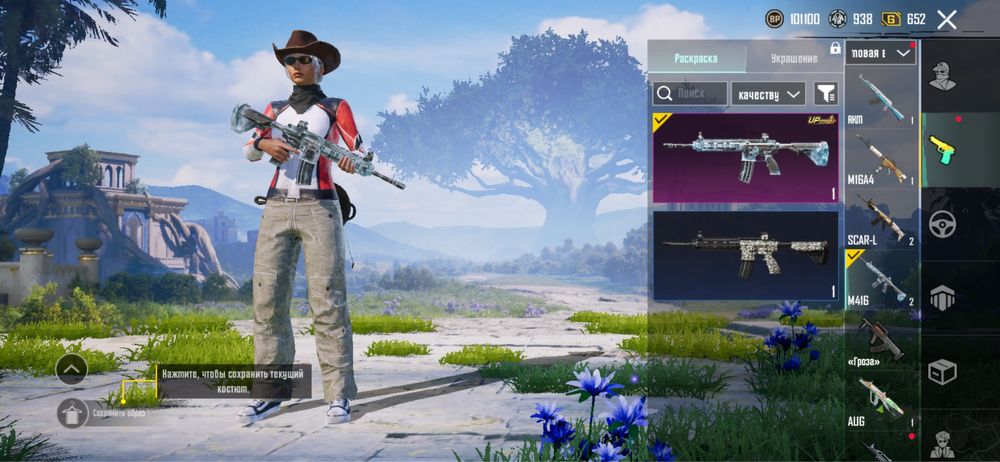
Task: Switch to the Раскраска tab
Action: (x=695, y=58)
